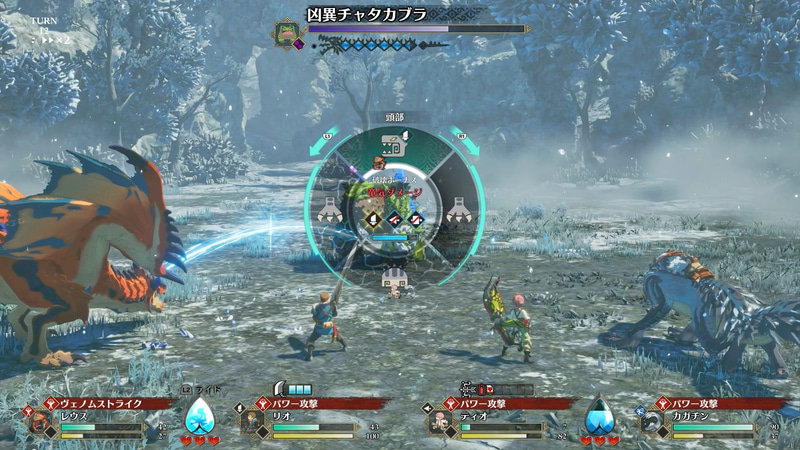Select Reus's monster portrait
This screenshot has height=450, width=800.
pos(40,423)
